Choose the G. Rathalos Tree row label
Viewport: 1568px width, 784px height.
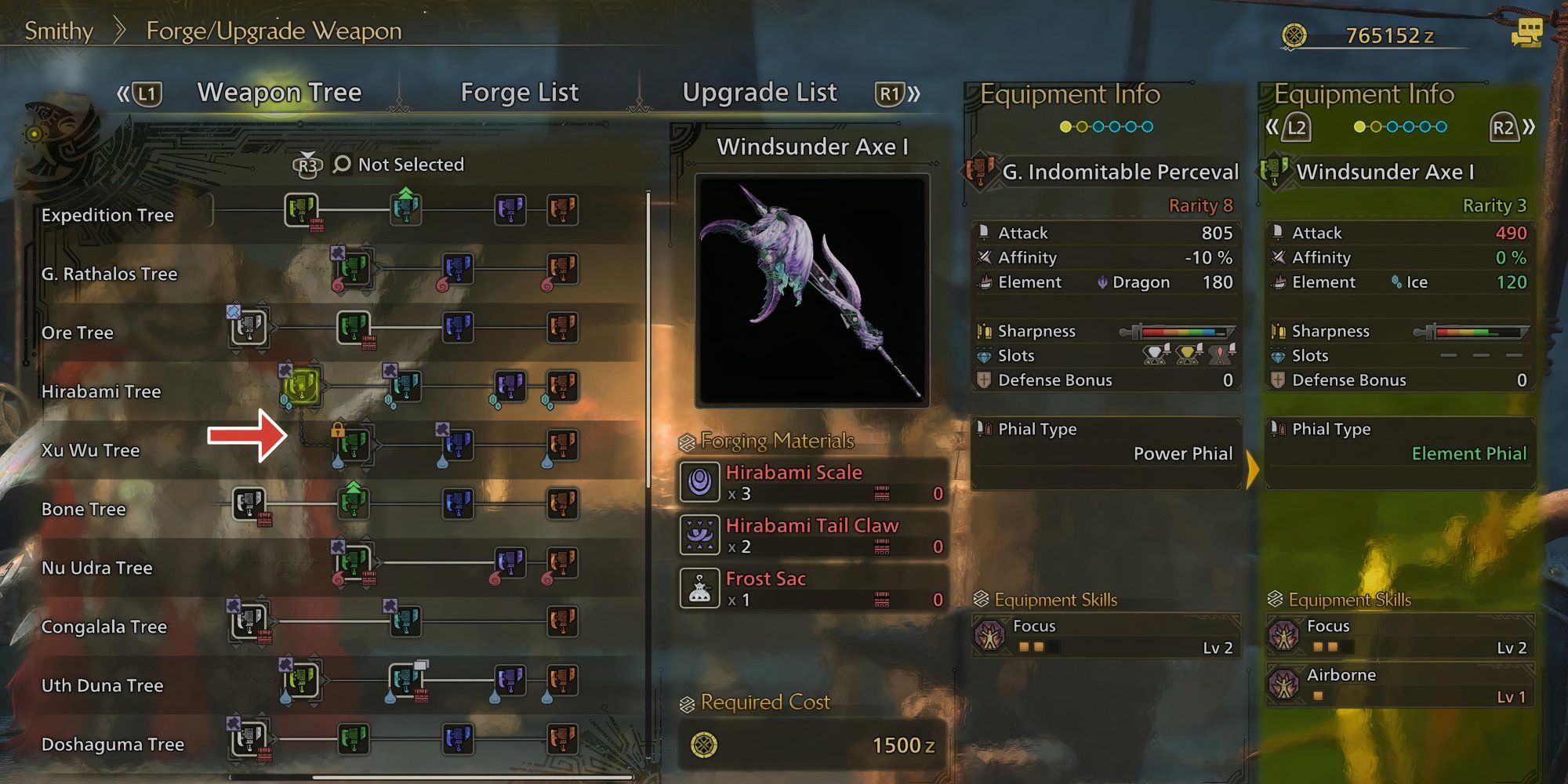[x=109, y=274]
